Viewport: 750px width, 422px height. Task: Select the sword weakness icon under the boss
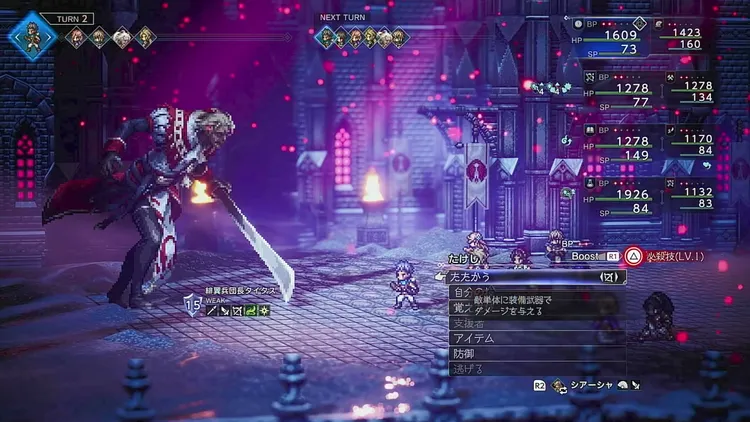click(x=213, y=311)
